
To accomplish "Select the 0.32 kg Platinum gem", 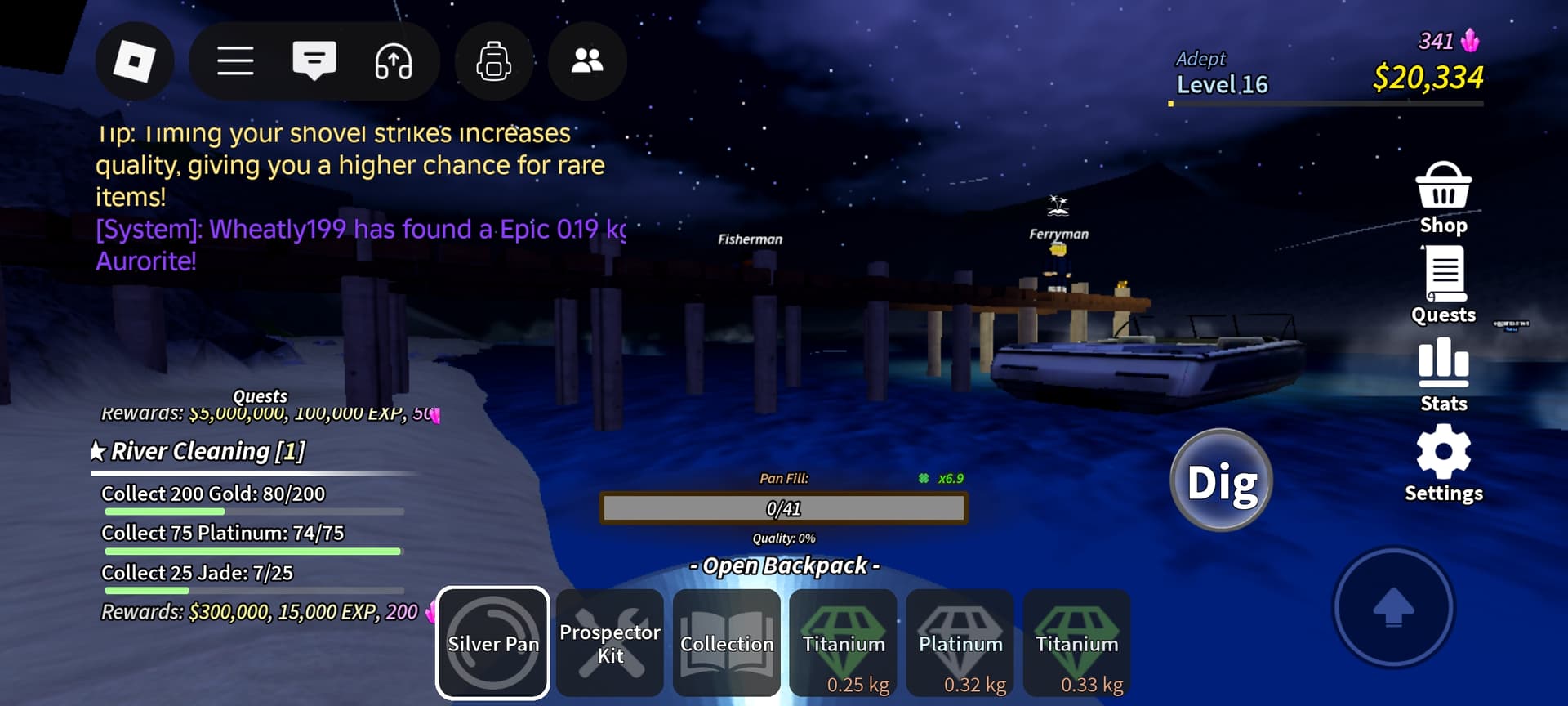I will click(960, 644).
